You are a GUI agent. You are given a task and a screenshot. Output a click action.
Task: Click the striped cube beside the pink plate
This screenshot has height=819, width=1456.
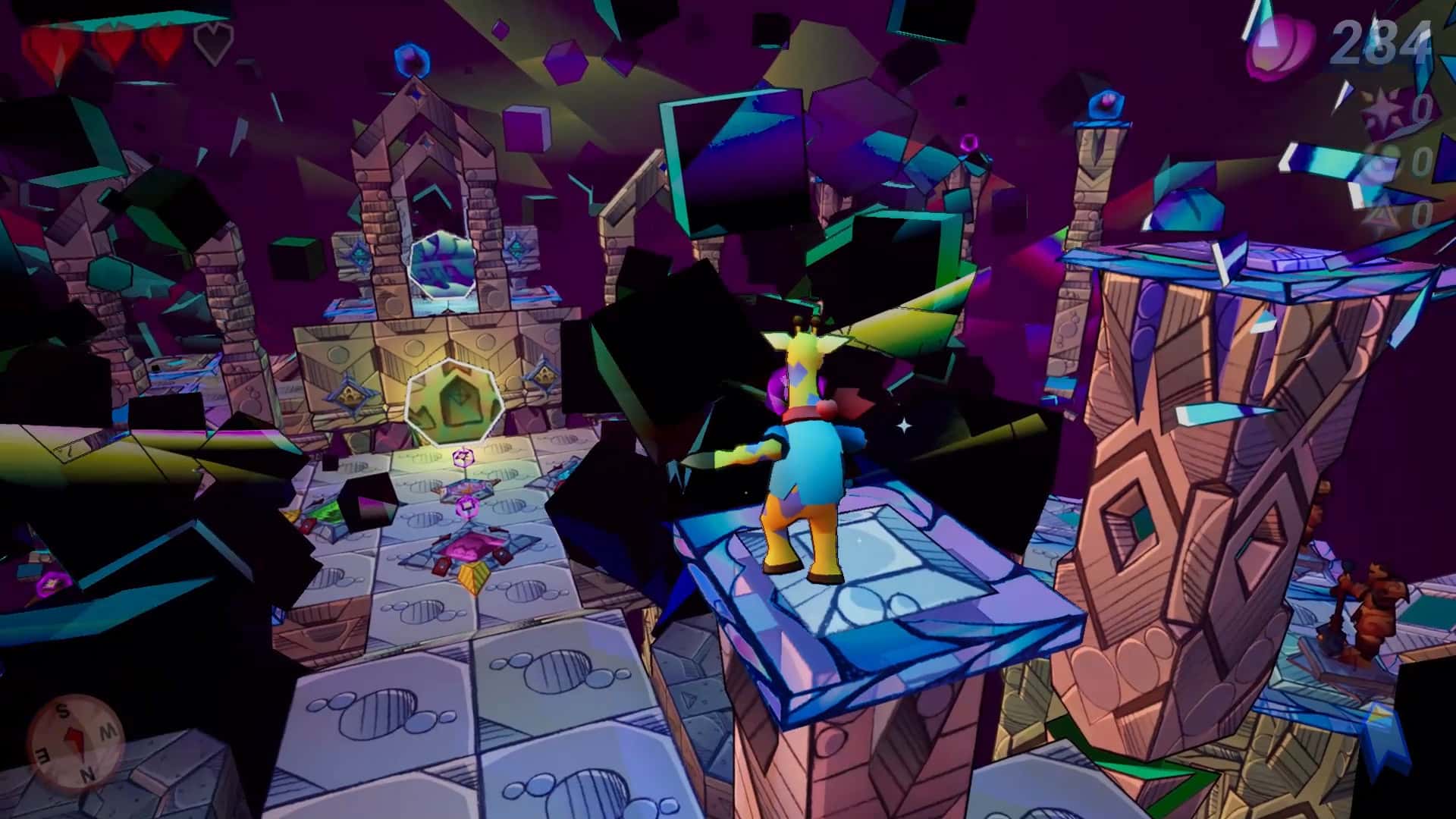point(472,579)
